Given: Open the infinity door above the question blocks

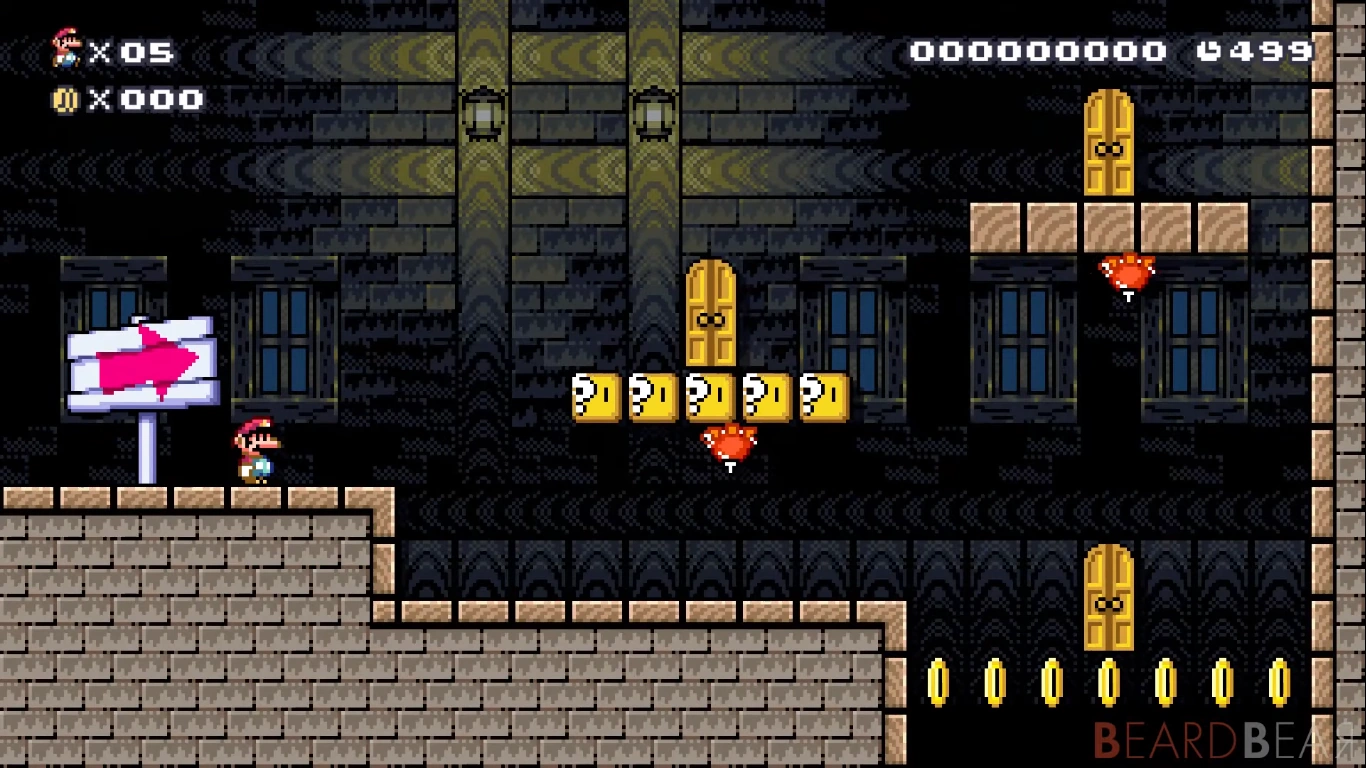Looking at the screenshot, I should 710,315.
